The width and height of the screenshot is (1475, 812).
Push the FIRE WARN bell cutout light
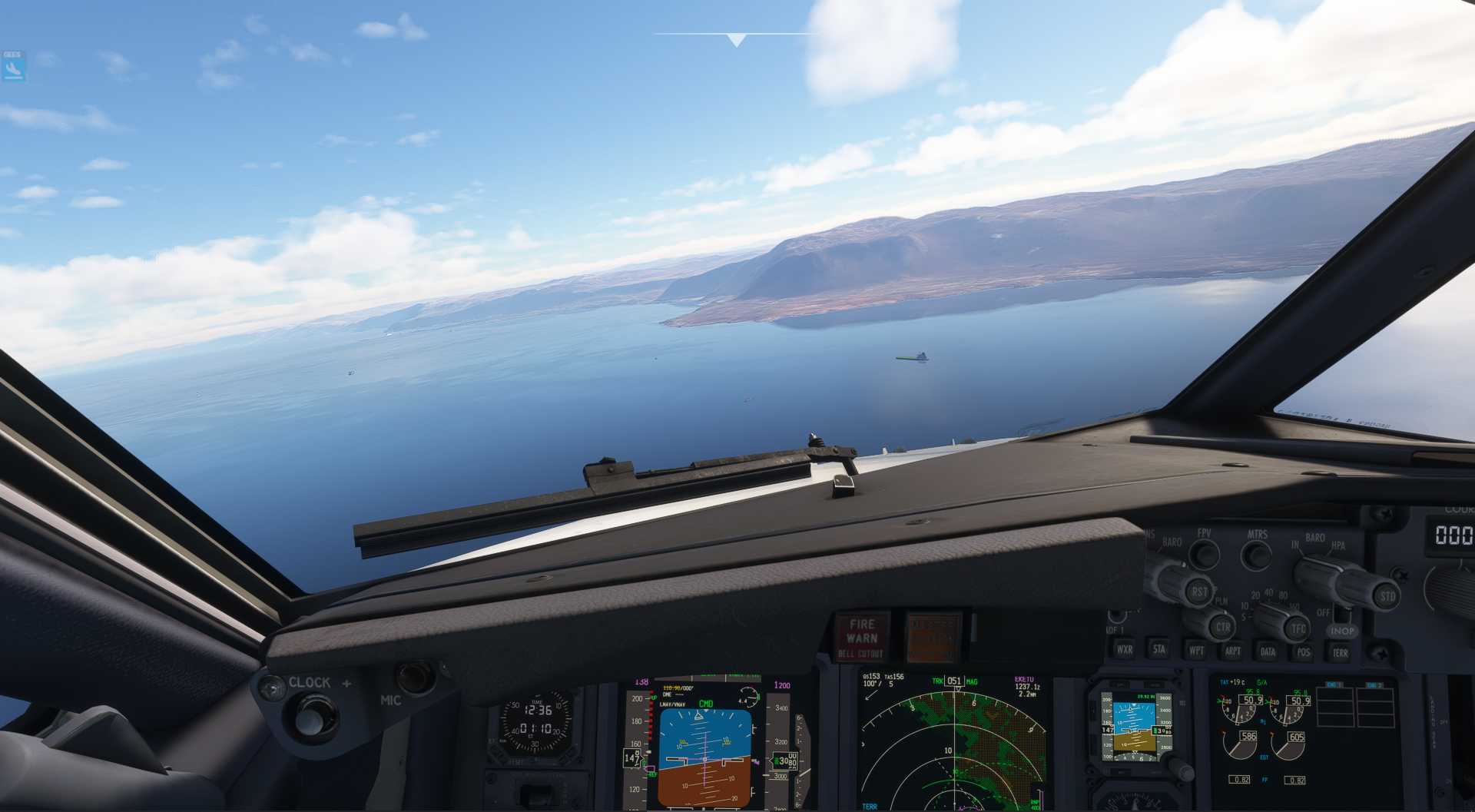coord(861,637)
